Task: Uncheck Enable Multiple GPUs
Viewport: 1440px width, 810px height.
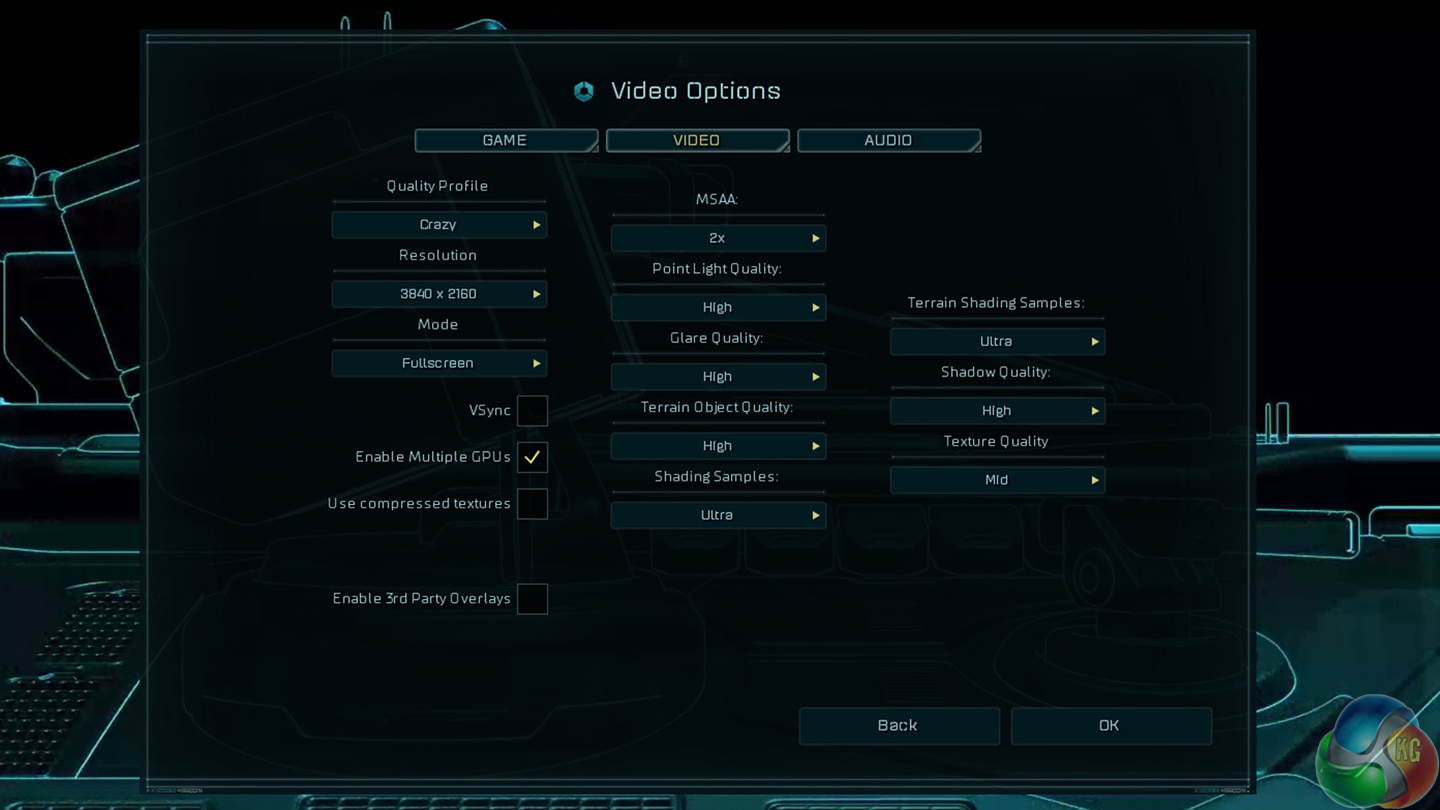Action: click(532, 457)
